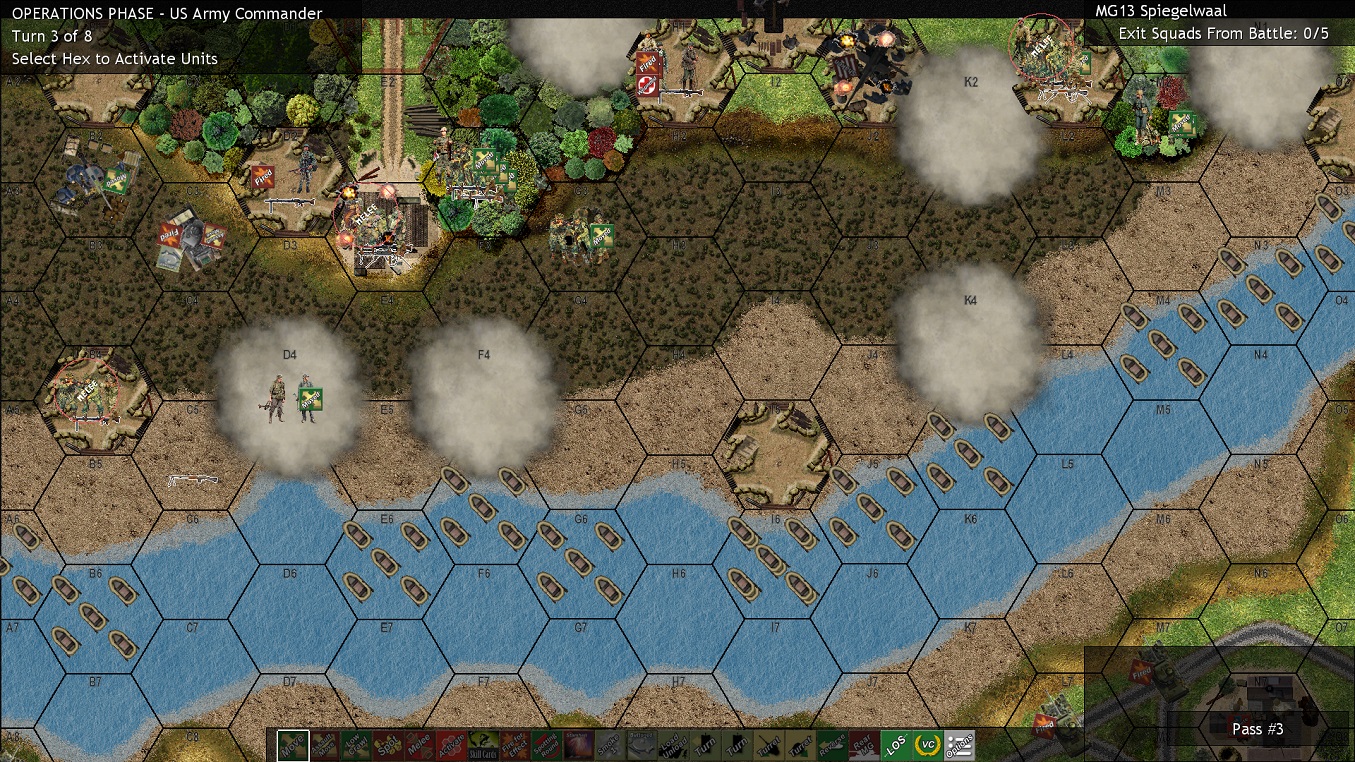Select the Melee combat icon
The image size is (1355, 762).
pos(418,745)
